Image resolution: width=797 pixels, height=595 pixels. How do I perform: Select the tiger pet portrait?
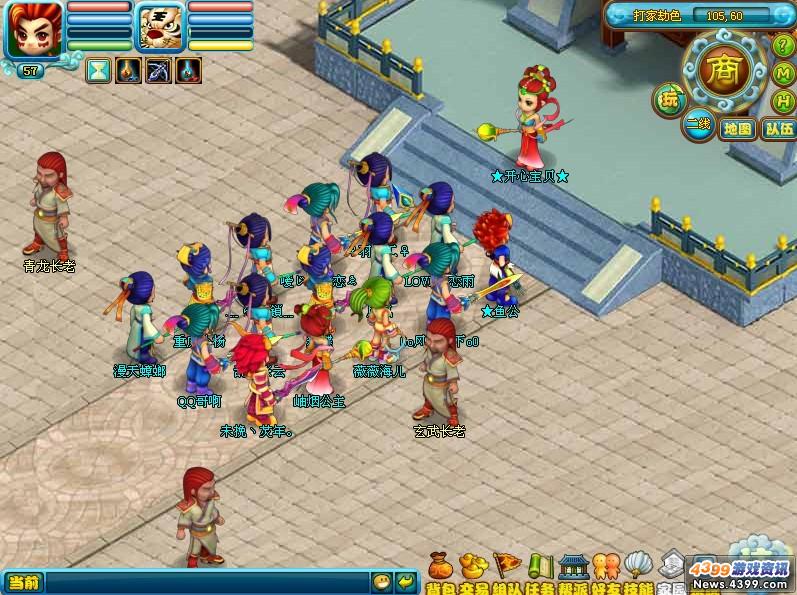(x=160, y=27)
